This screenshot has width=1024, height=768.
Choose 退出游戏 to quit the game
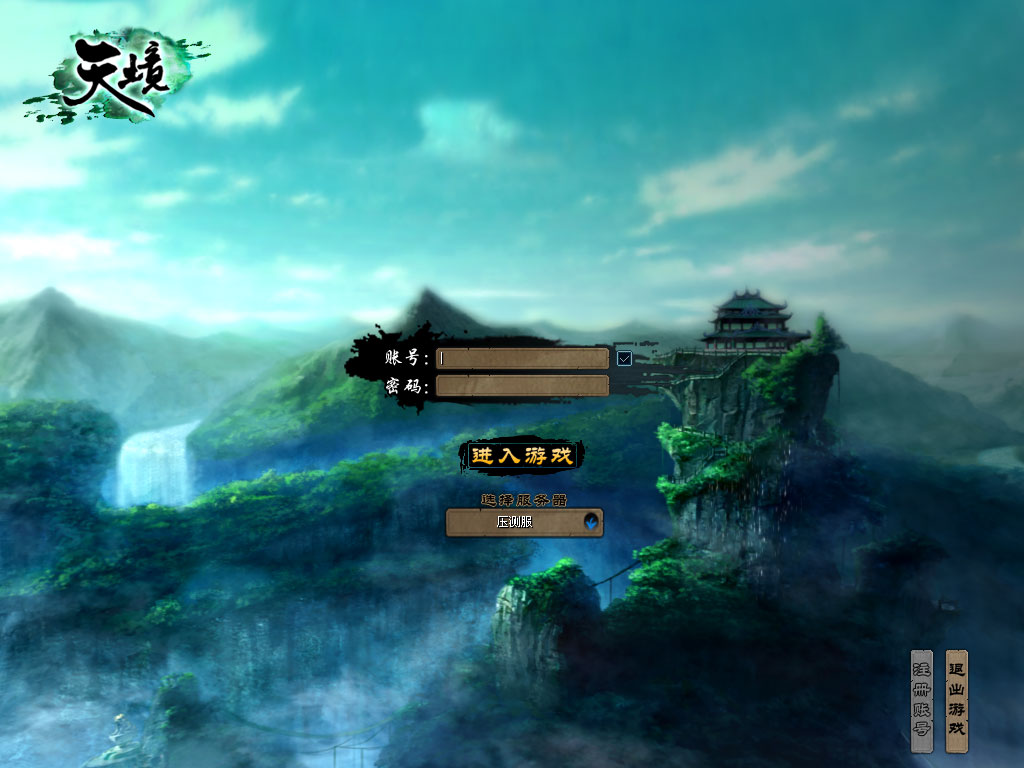tap(957, 700)
